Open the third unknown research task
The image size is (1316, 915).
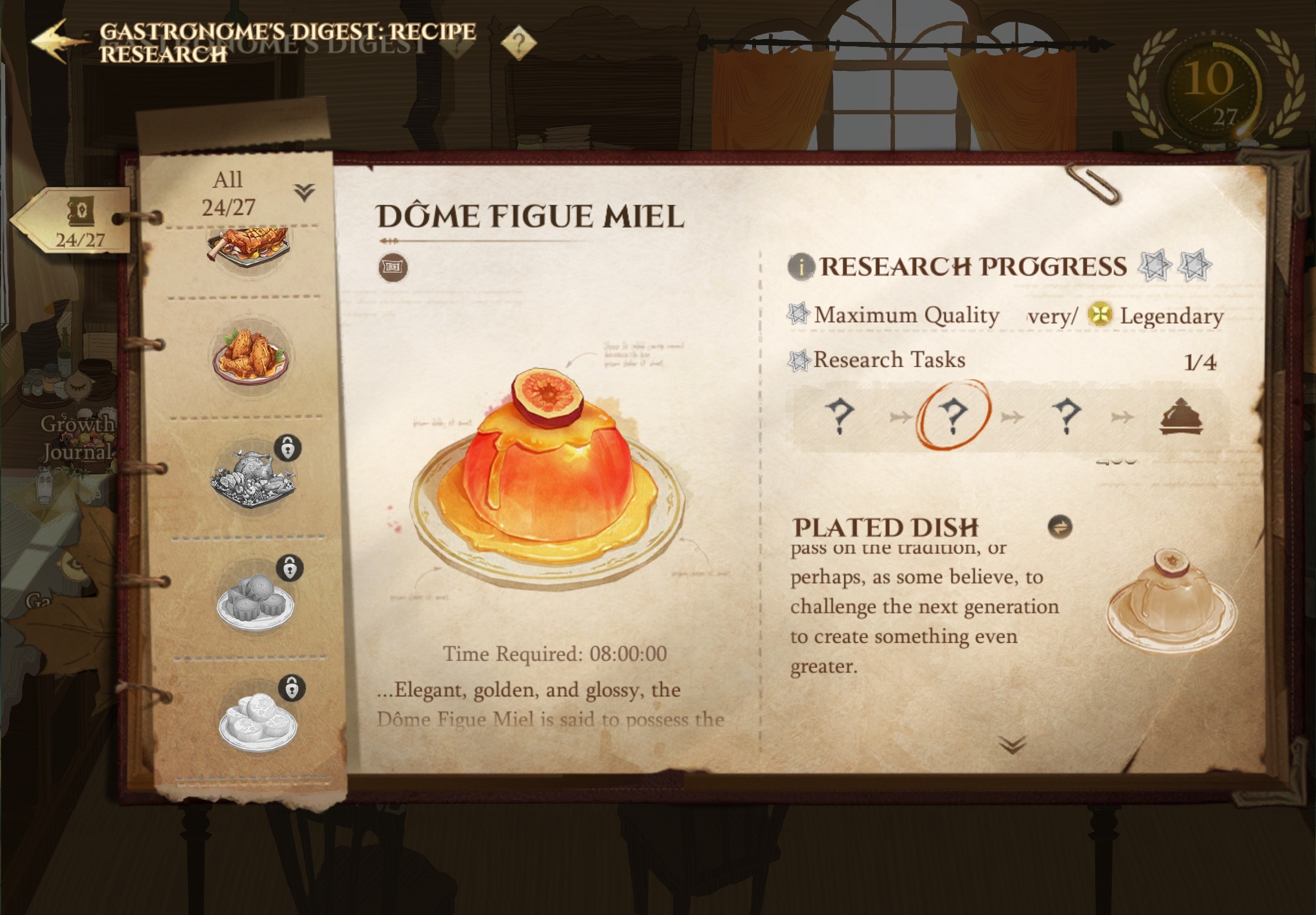(1066, 415)
